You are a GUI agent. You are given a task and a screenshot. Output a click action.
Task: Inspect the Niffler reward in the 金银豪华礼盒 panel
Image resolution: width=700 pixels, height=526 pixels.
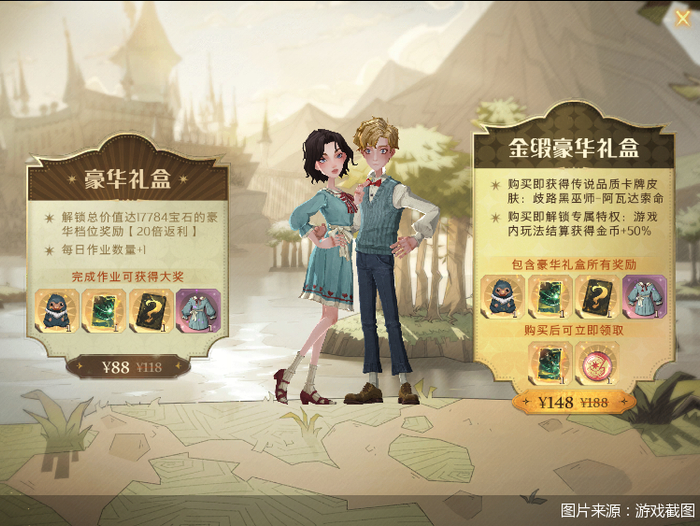click(504, 297)
